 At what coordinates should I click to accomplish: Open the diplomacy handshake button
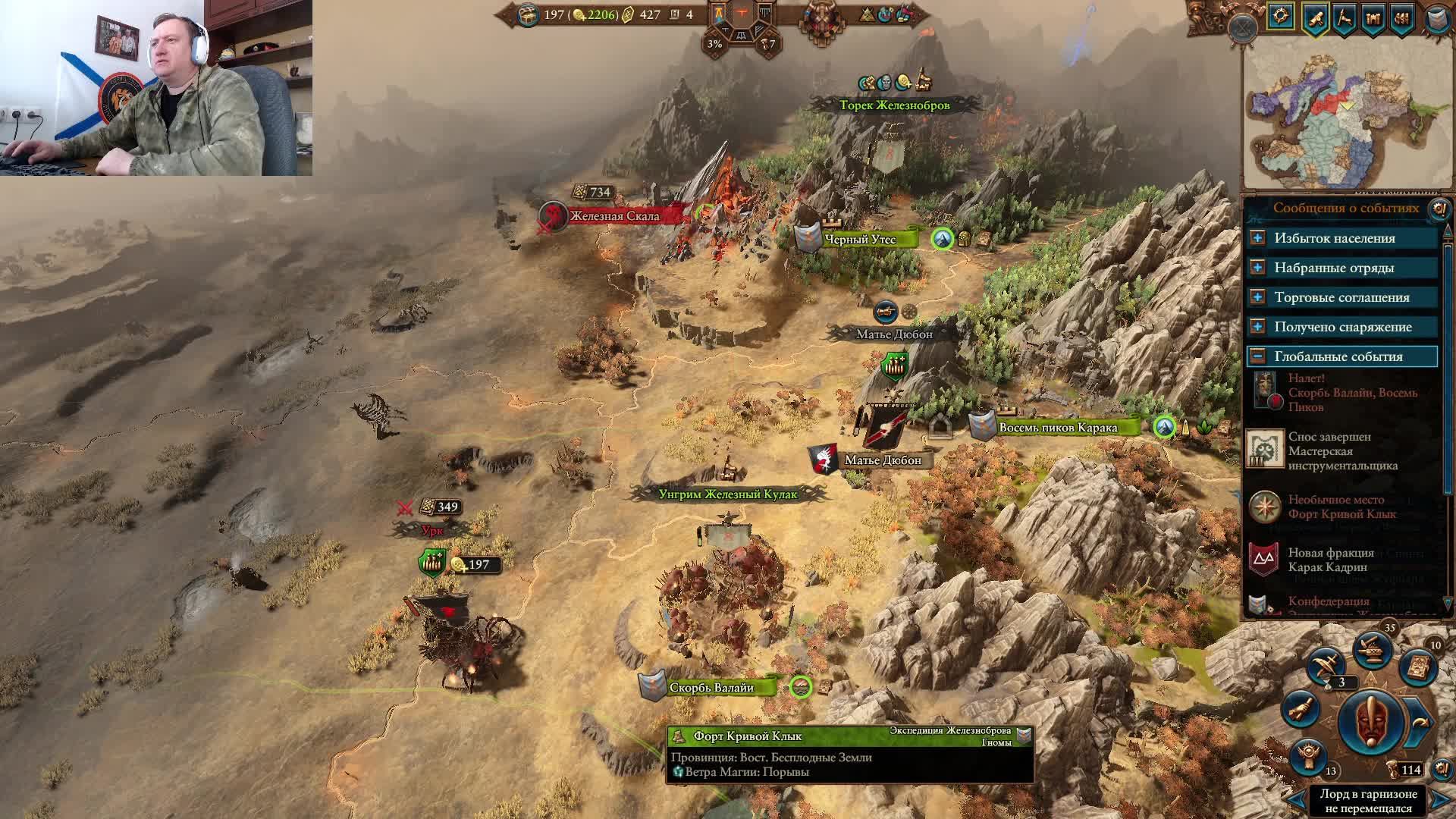(x=1301, y=710)
